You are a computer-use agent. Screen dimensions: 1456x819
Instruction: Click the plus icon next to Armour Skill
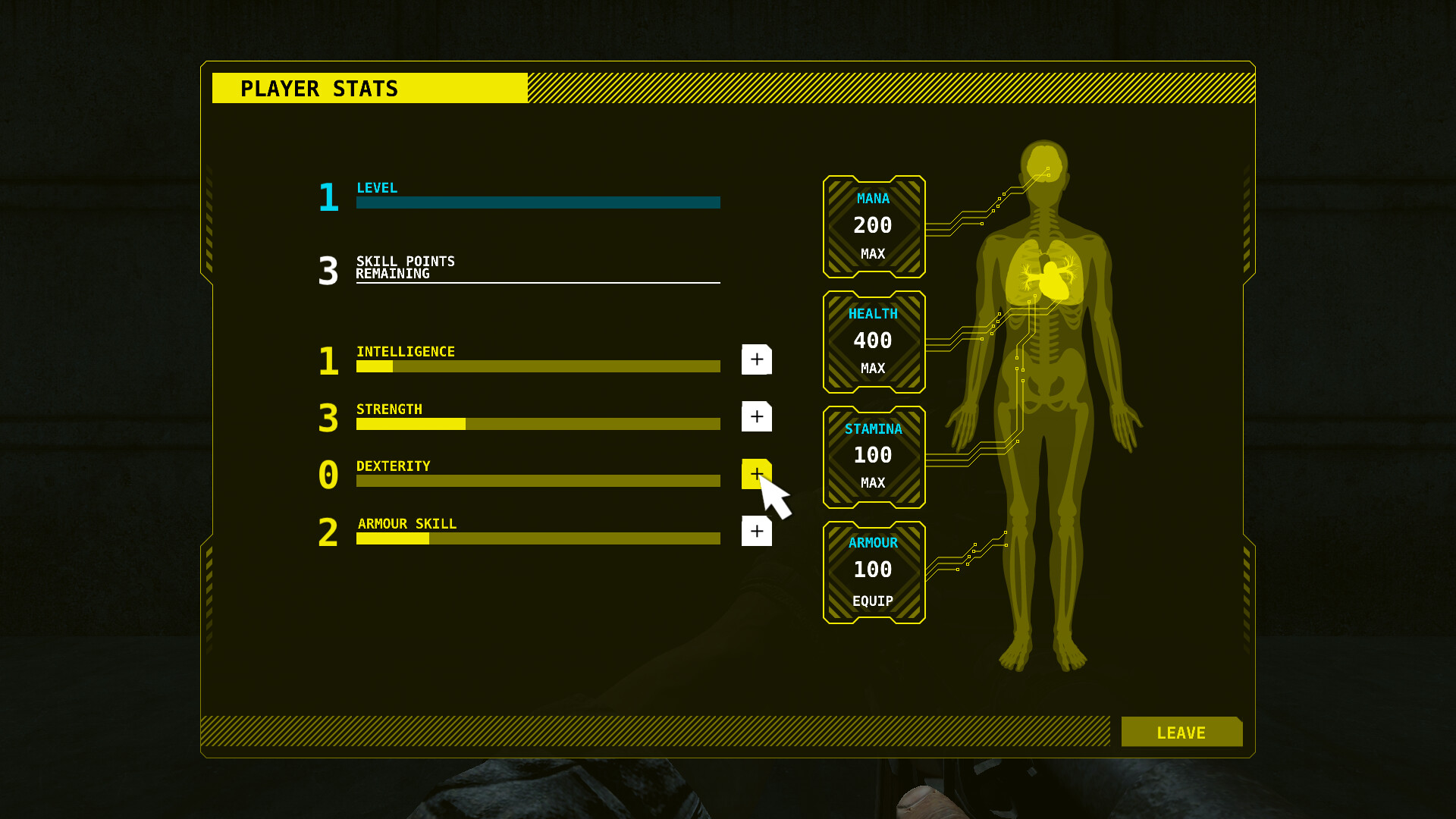[756, 532]
